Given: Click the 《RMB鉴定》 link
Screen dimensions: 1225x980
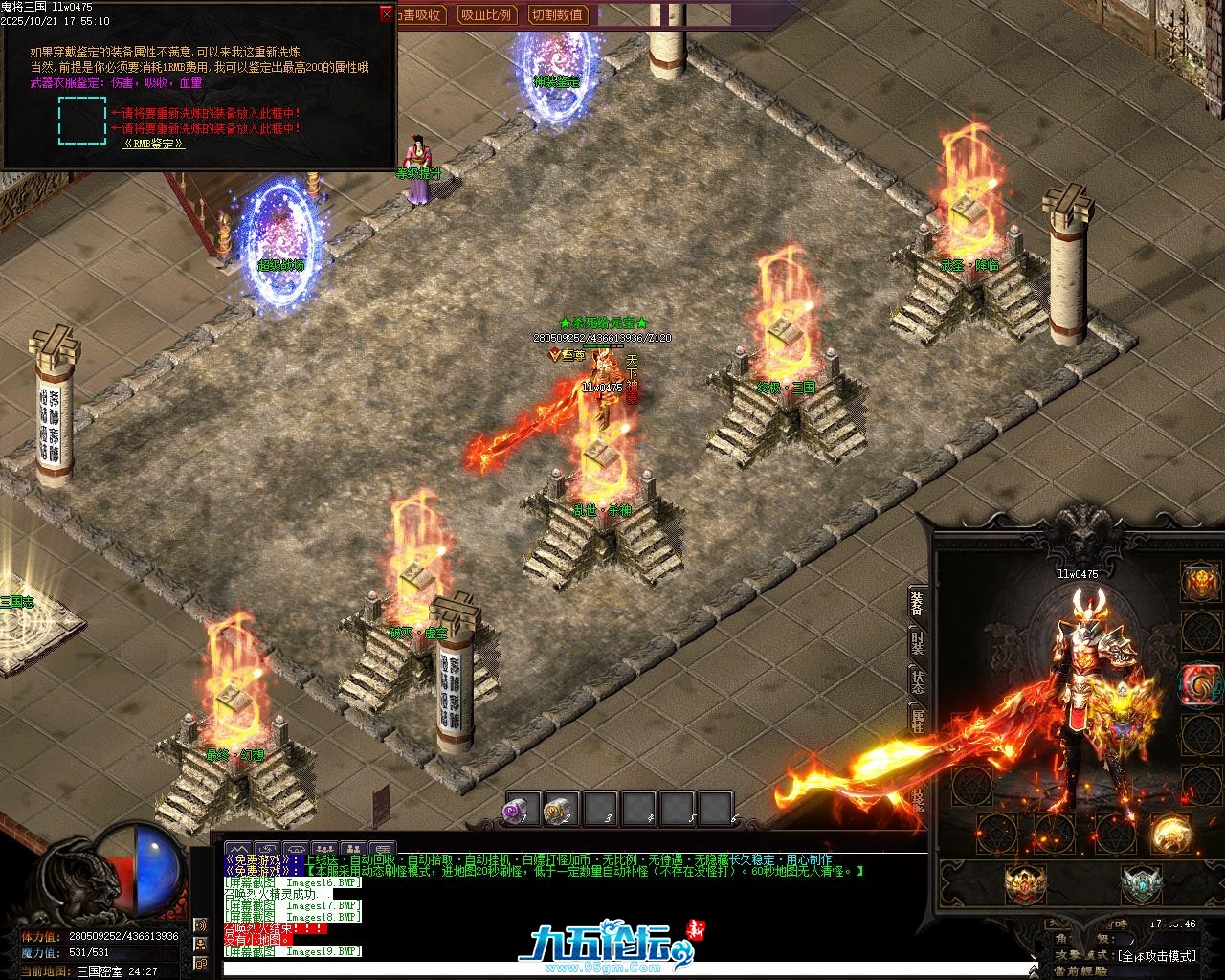Looking at the screenshot, I should [x=153, y=144].
